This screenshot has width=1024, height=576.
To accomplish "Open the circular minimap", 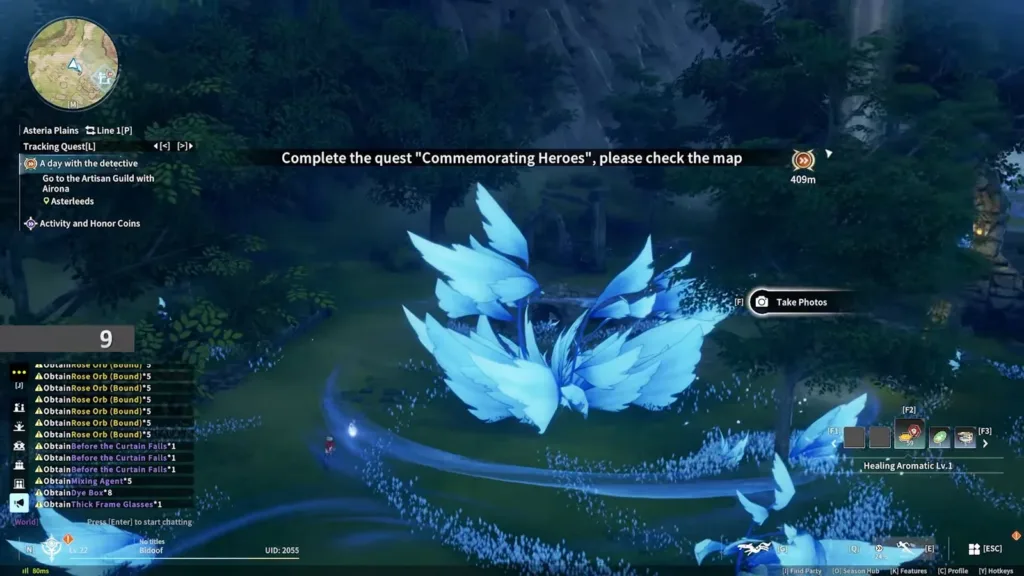I will (x=73, y=63).
